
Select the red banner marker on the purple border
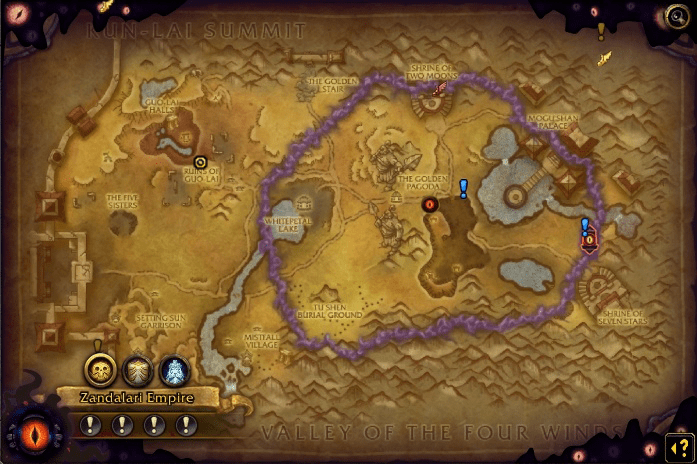tap(589, 239)
